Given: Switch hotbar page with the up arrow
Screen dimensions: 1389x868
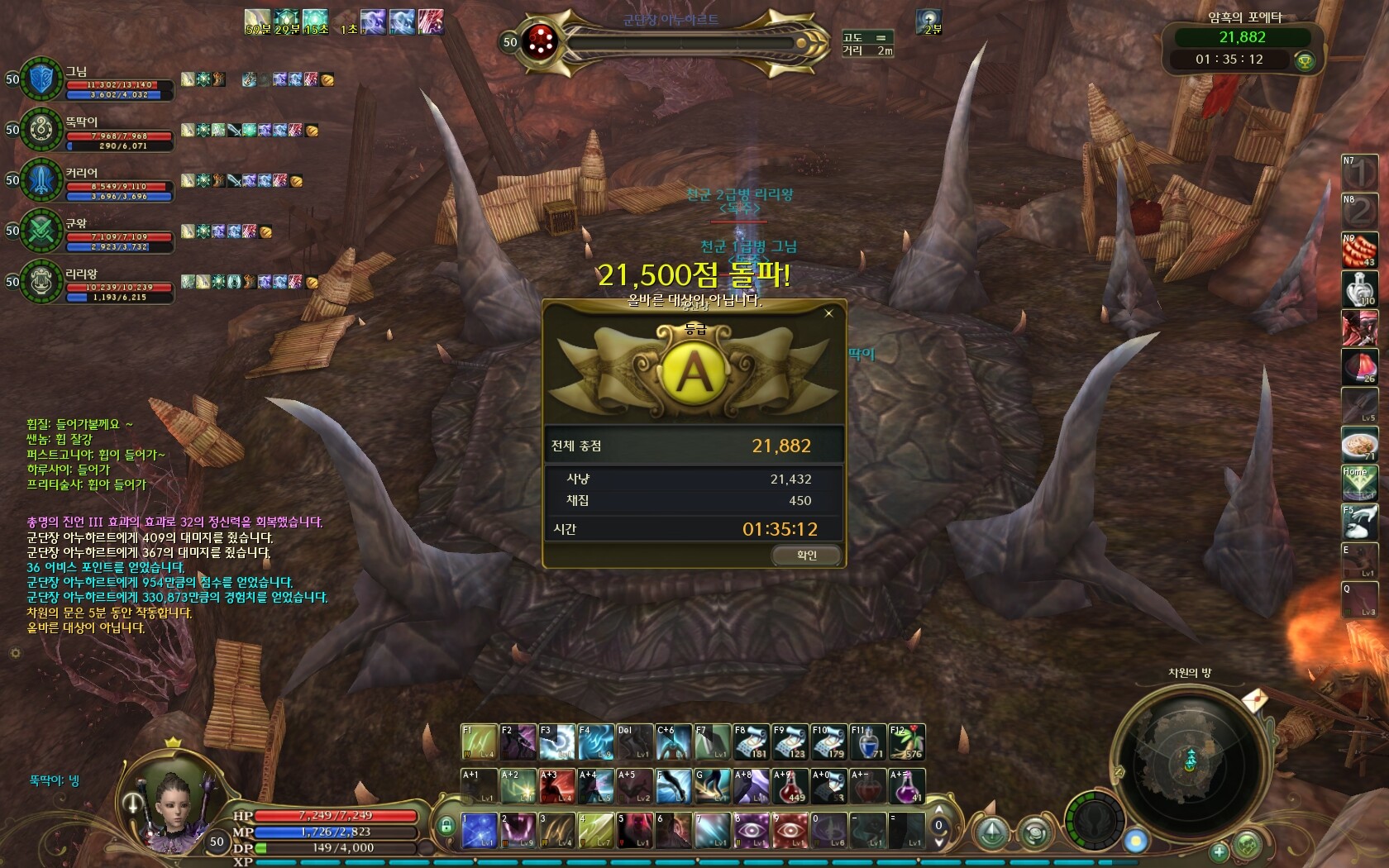Looking at the screenshot, I should coord(938,810).
